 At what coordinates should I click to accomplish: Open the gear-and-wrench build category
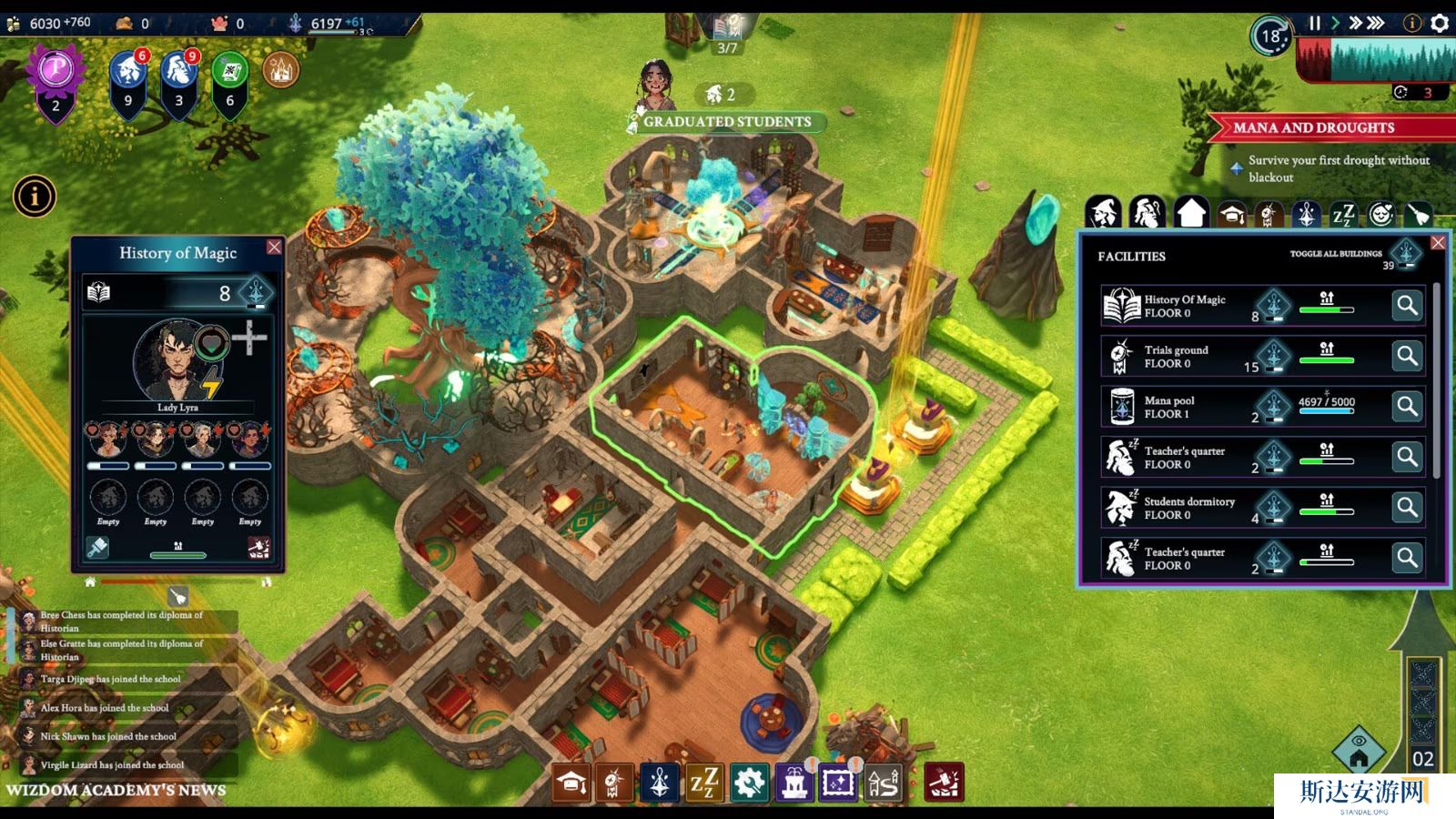(749, 783)
